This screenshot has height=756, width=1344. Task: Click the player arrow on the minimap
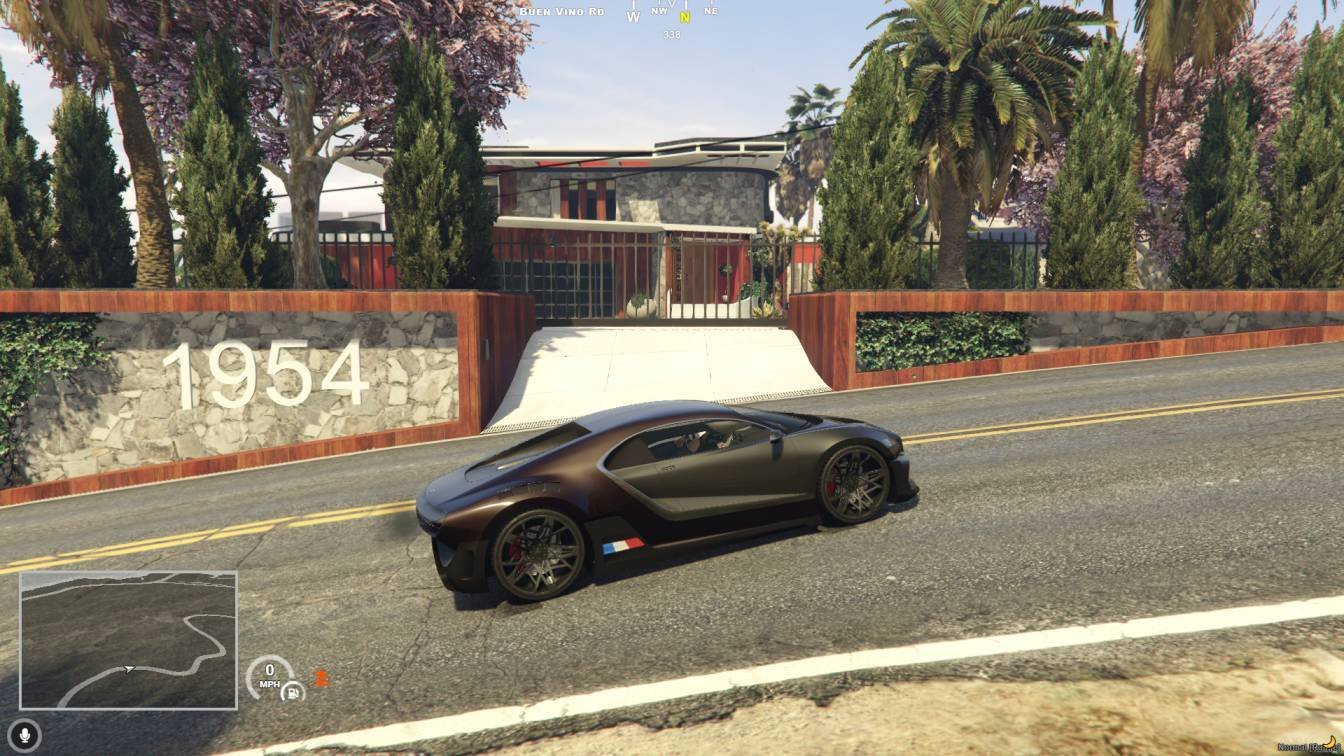[128, 669]
